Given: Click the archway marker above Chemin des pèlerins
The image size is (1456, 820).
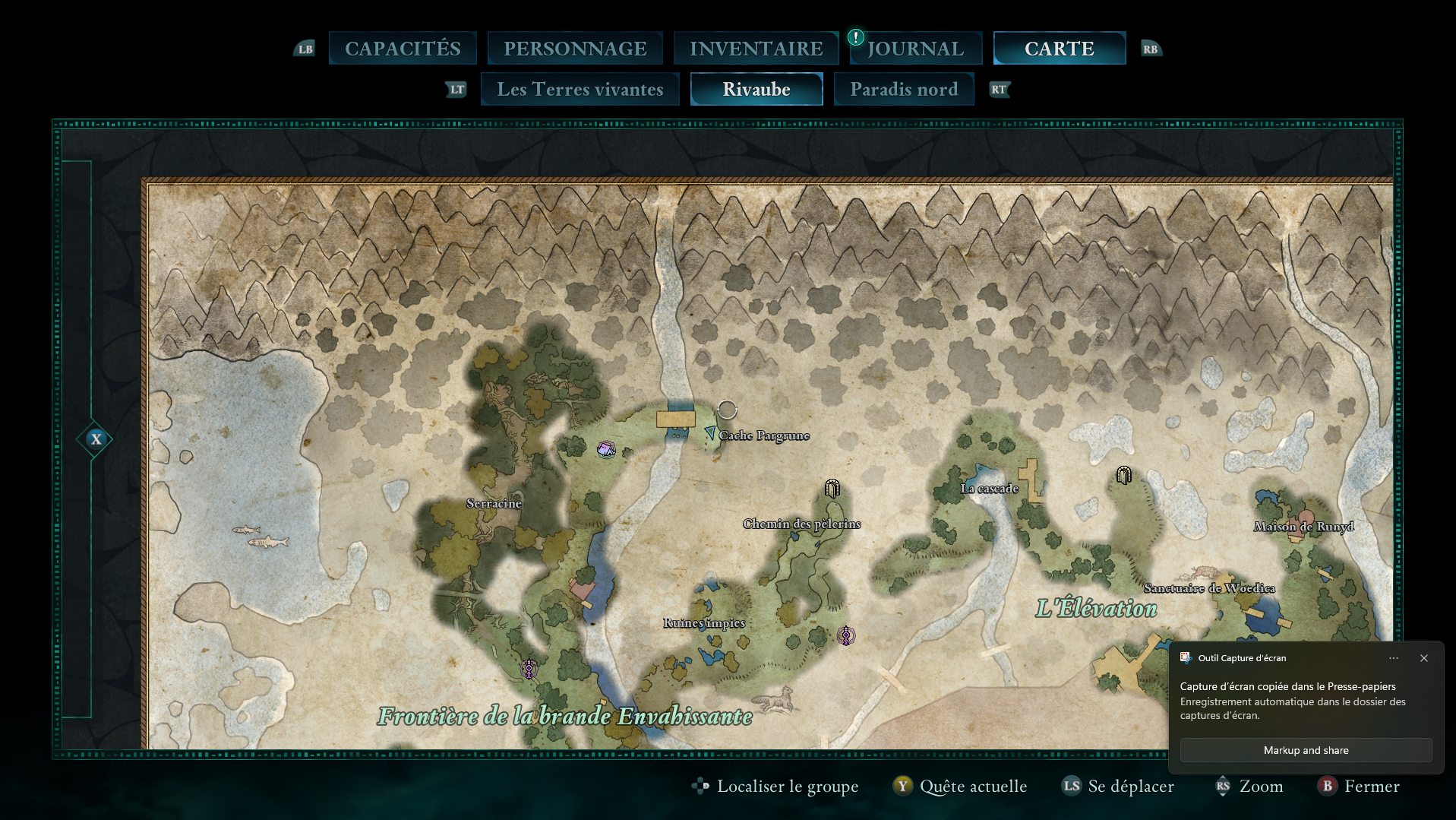Looking at the screenshot, I should pyautogui.click(x=832, y=488).
